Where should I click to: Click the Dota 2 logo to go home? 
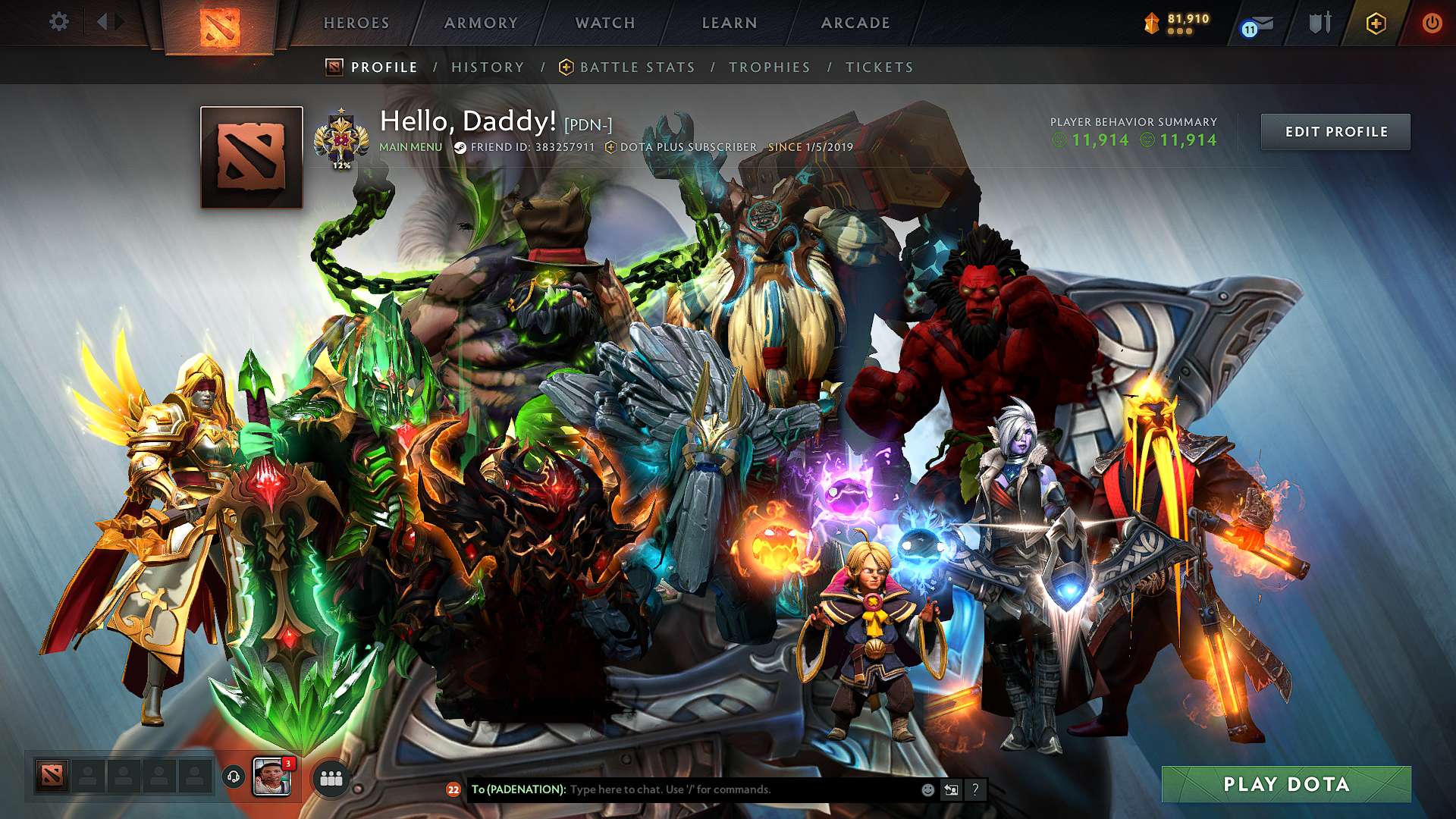[221, 23]
